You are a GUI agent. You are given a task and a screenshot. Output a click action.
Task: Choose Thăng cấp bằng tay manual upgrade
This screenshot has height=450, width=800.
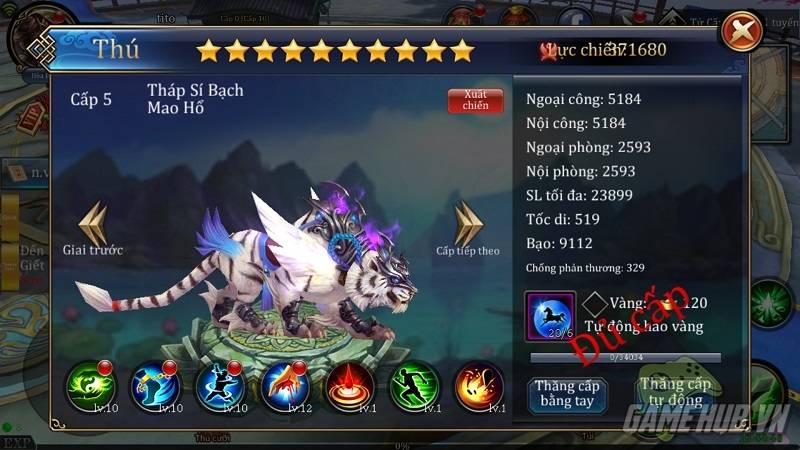566,392
